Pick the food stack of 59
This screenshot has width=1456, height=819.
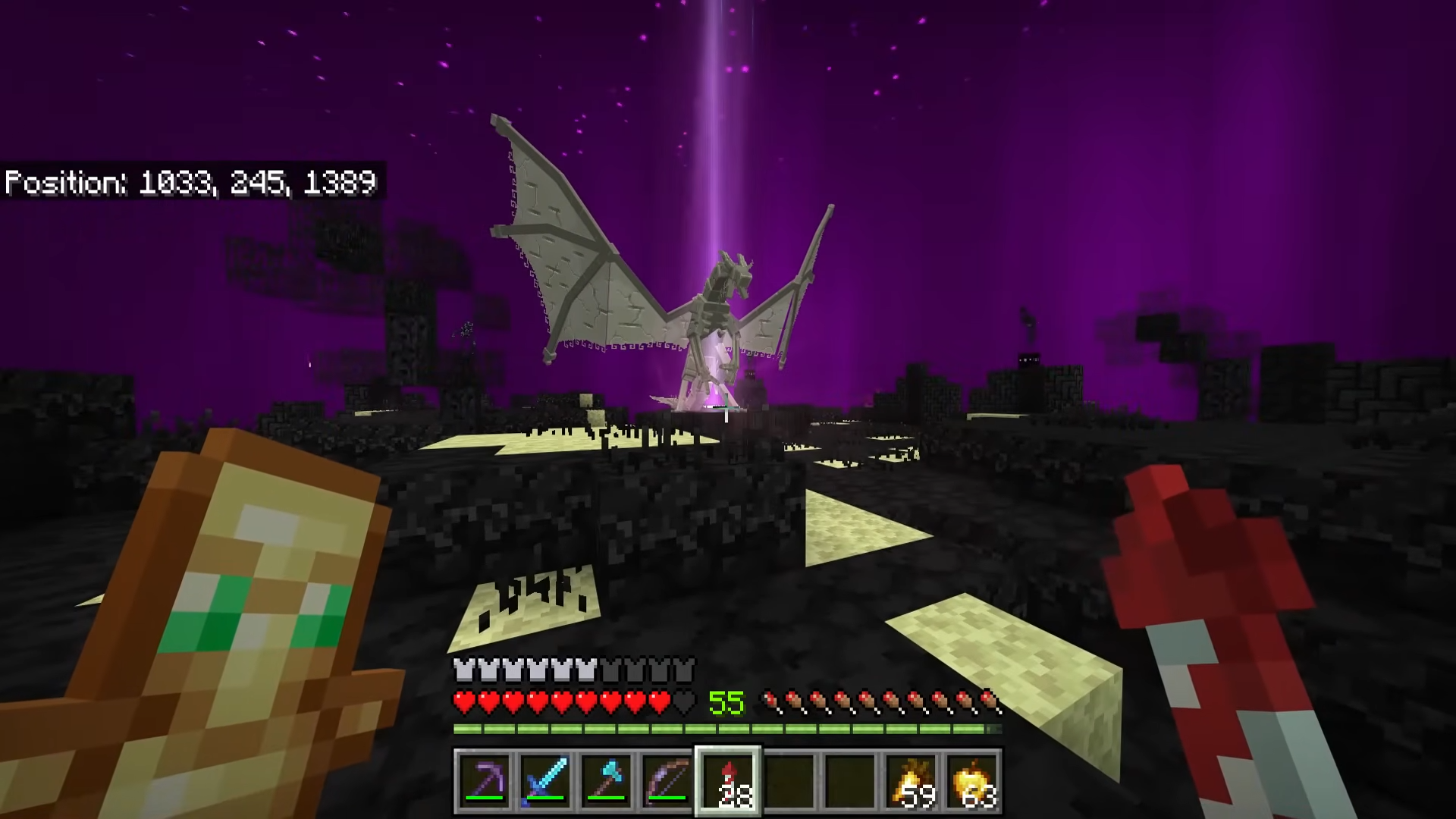click(x=912, y=781)
